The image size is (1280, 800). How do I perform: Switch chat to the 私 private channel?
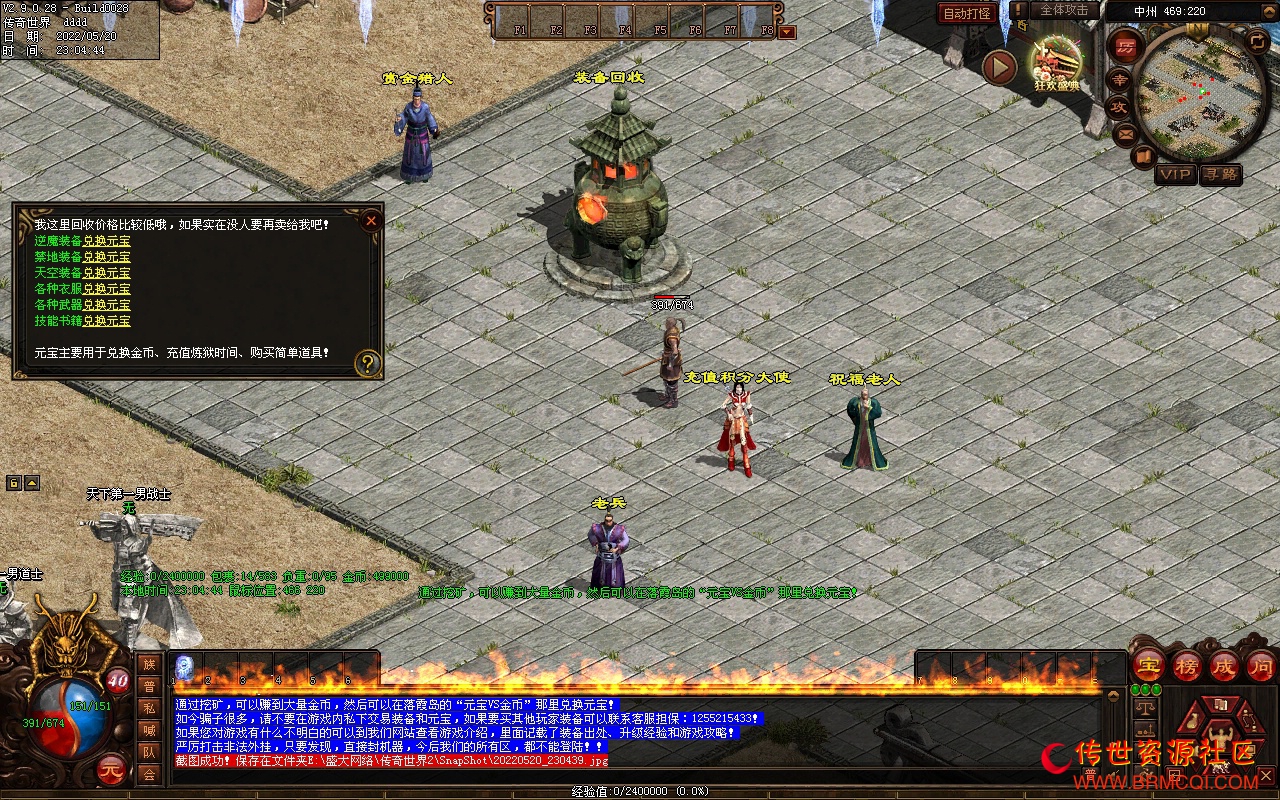149,708
